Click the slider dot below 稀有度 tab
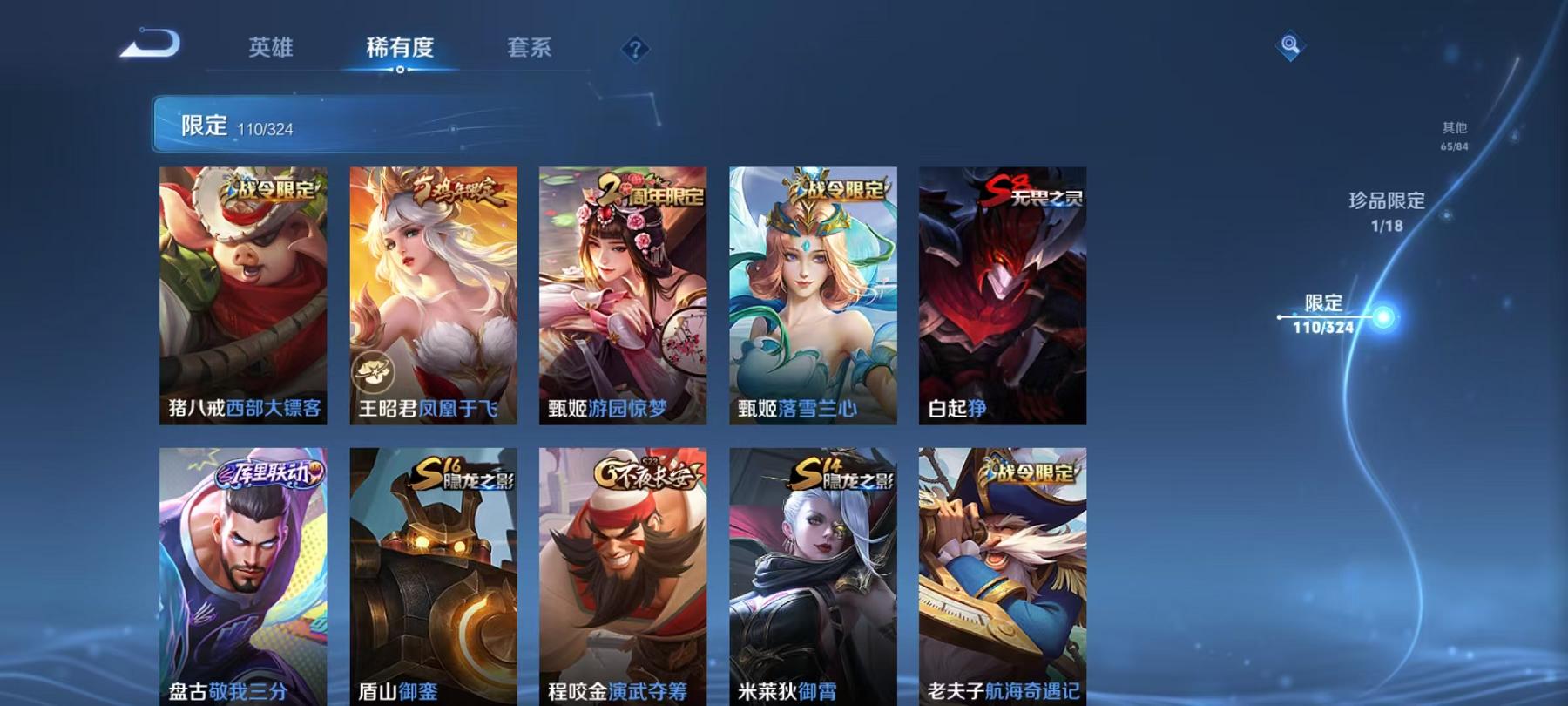The height and width of the screenshot is (706, 1568). 403,70
